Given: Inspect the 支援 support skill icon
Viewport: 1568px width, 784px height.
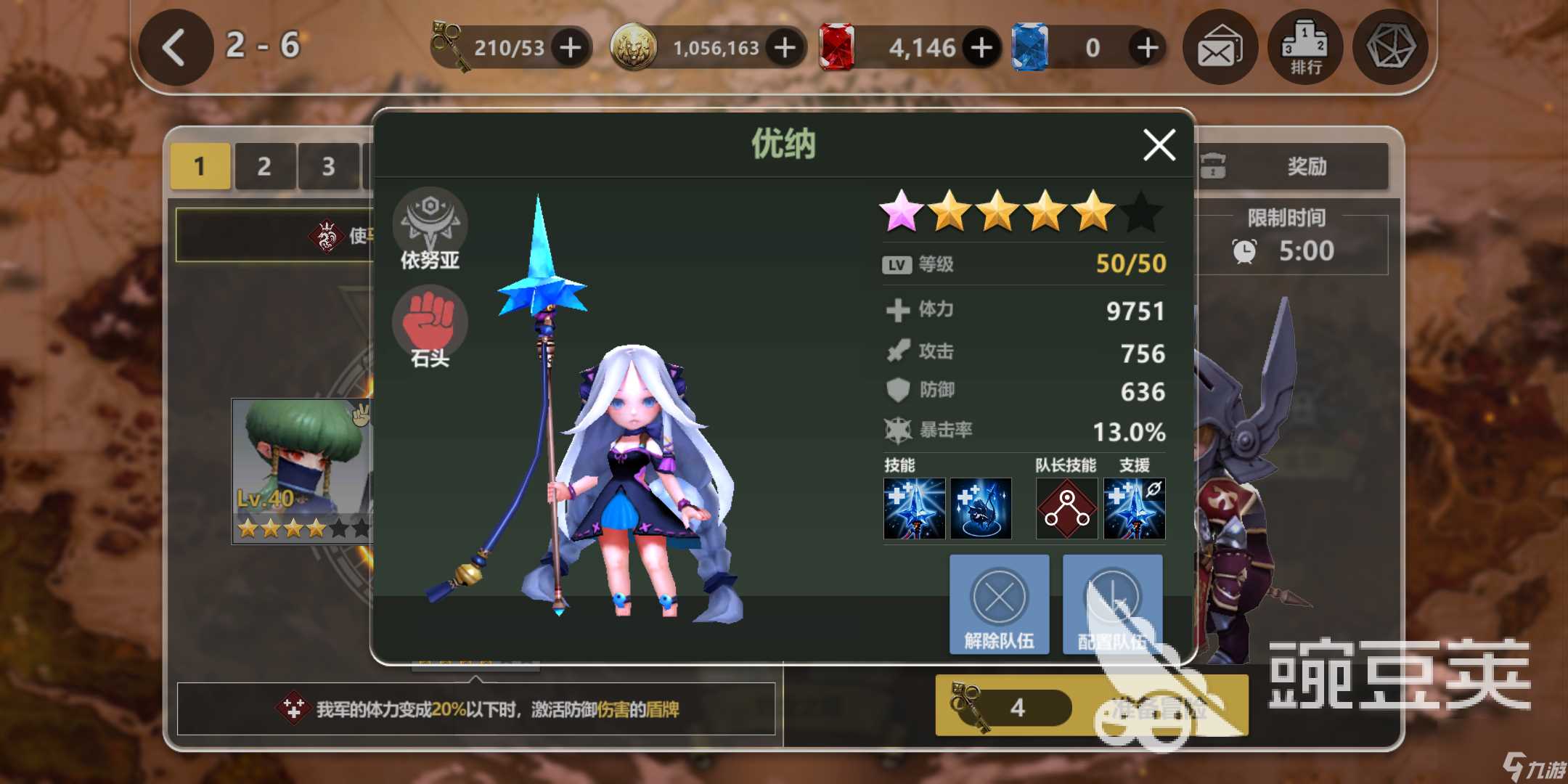Looking at the screenshot, I should tap(1134, 508).
